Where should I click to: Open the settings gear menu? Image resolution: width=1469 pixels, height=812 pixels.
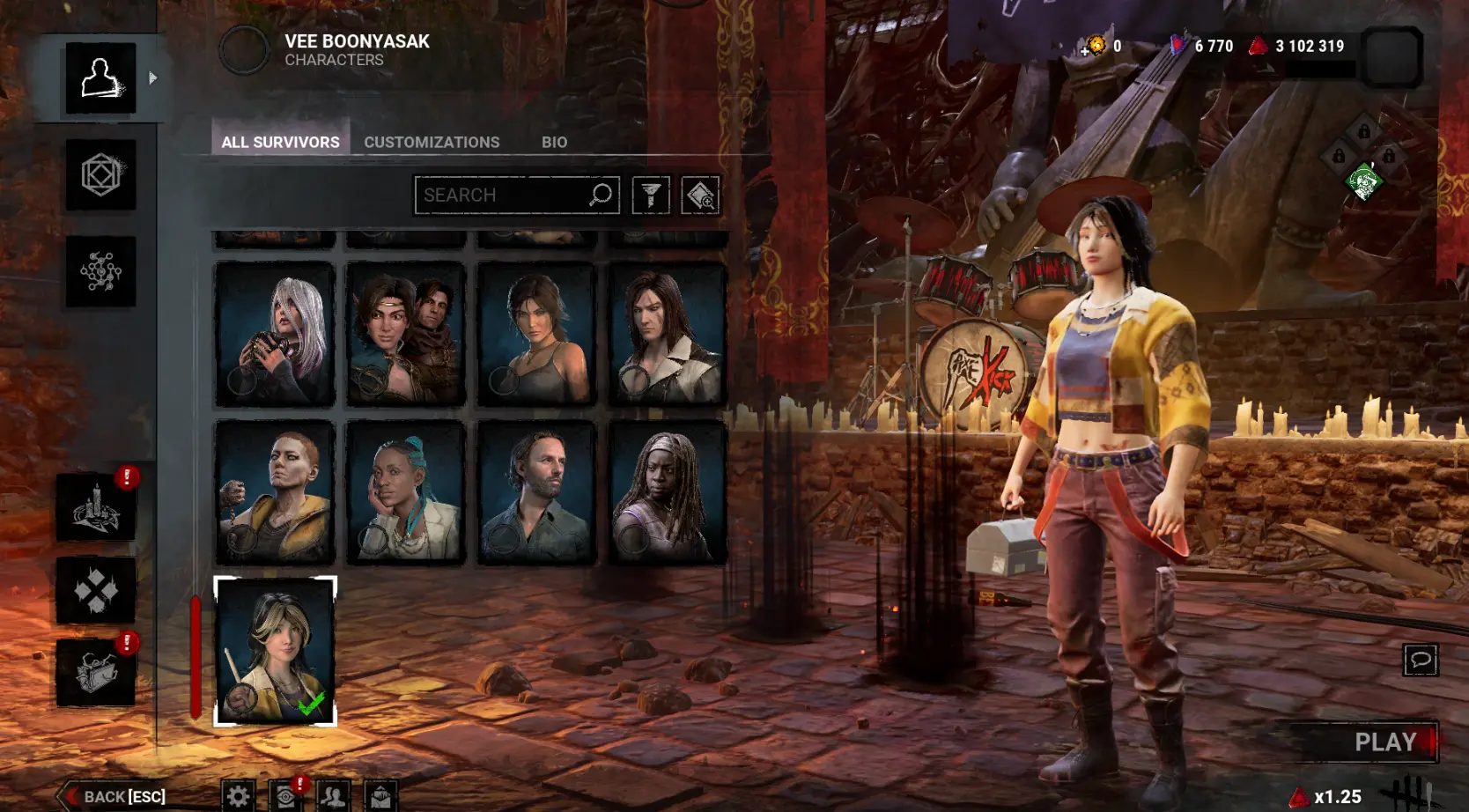click(x=238, y=796)
